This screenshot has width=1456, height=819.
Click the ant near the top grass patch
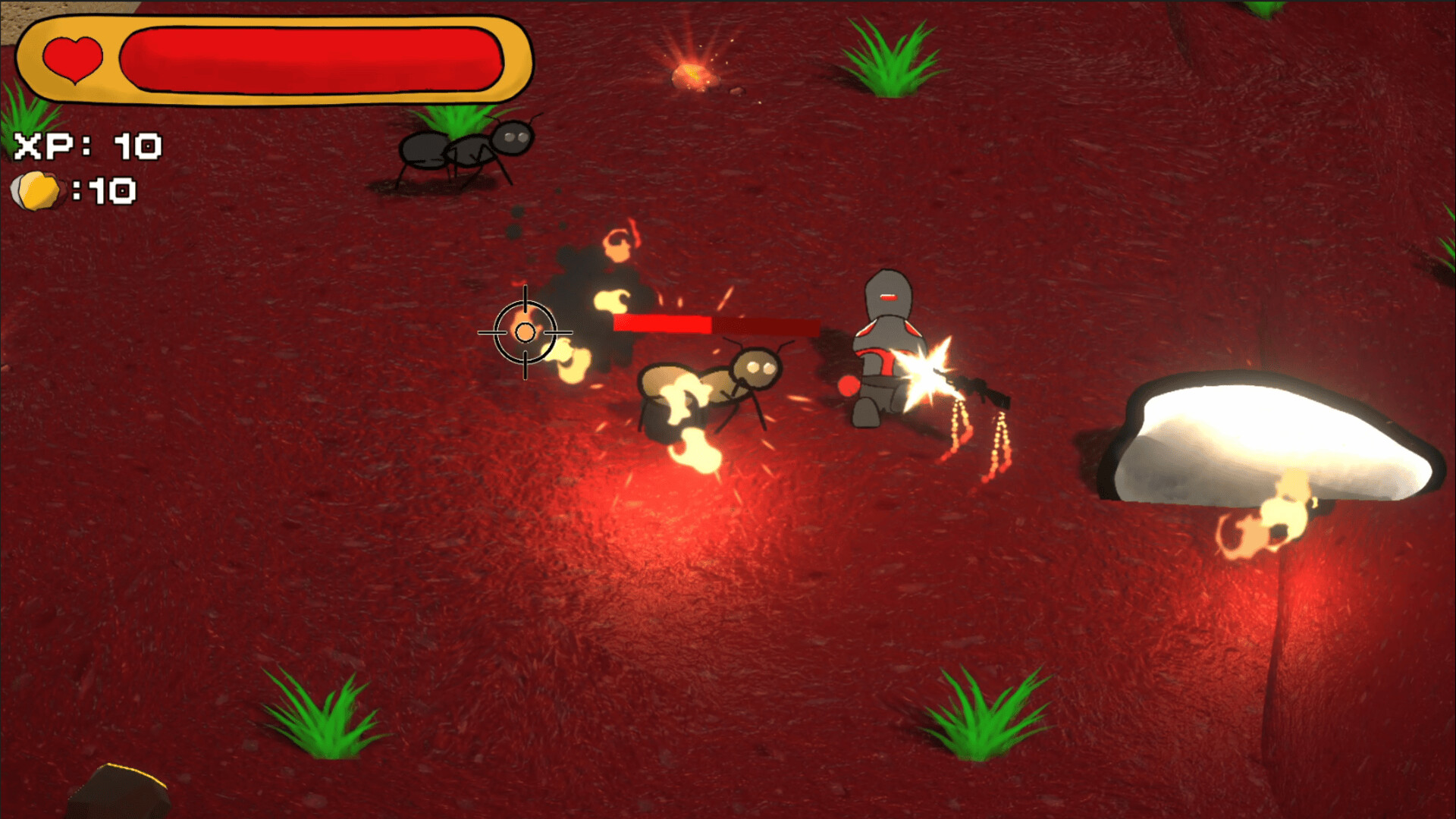[466, 150]
